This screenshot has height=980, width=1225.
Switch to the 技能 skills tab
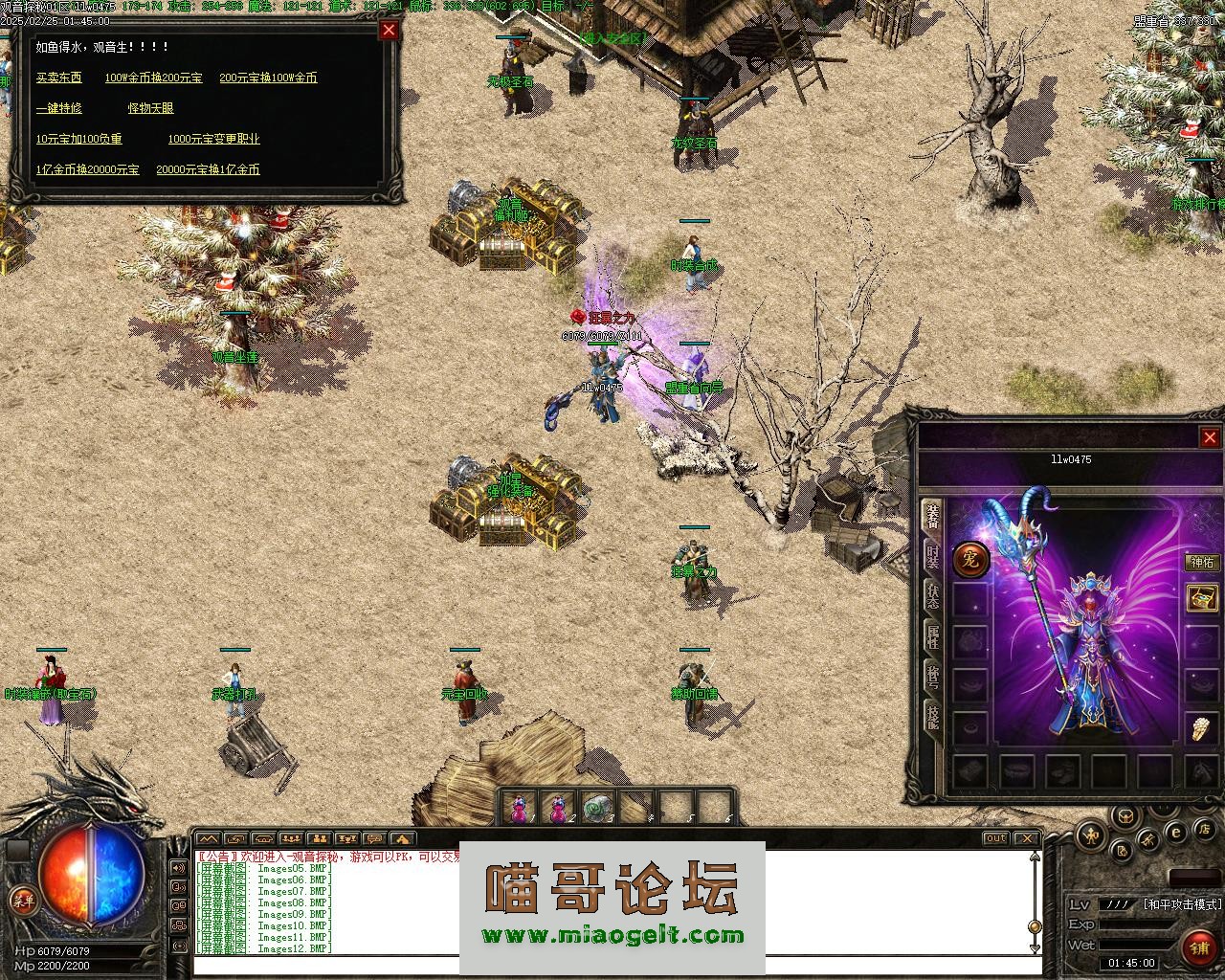(931, 714)
